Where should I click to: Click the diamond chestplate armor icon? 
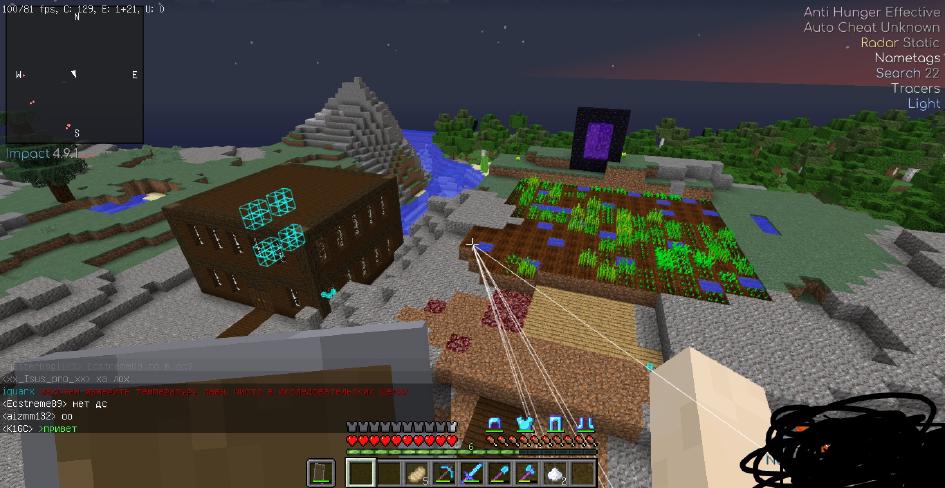click(x=523, y=424)
